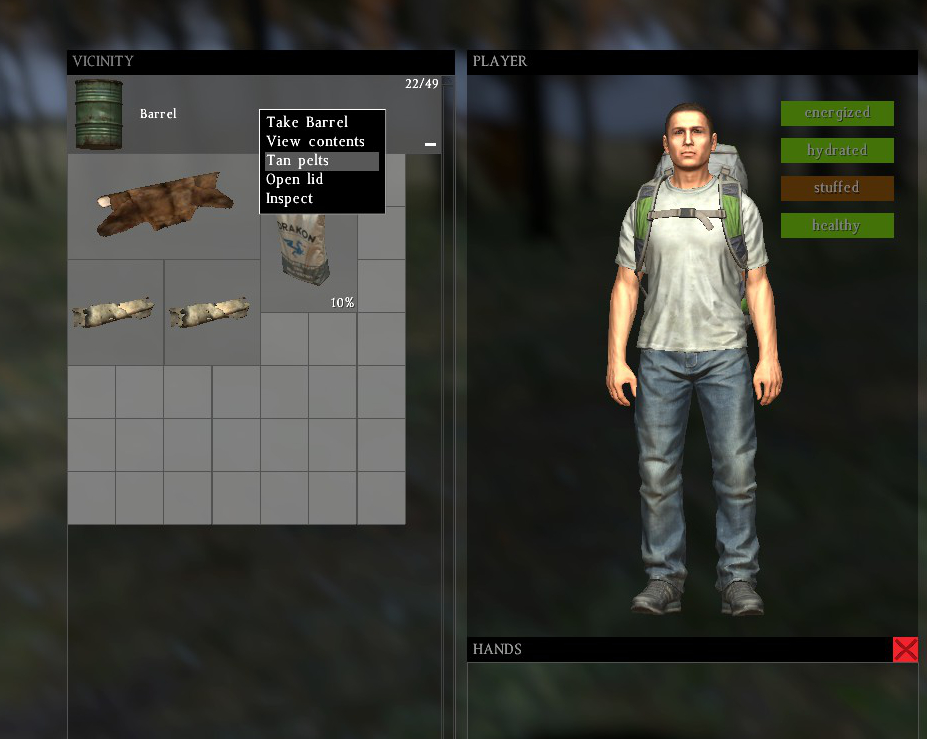The width and height of the screenshot is (927, 739).
Task: Close the Hands panel with the red X
Action: [905, 650]
